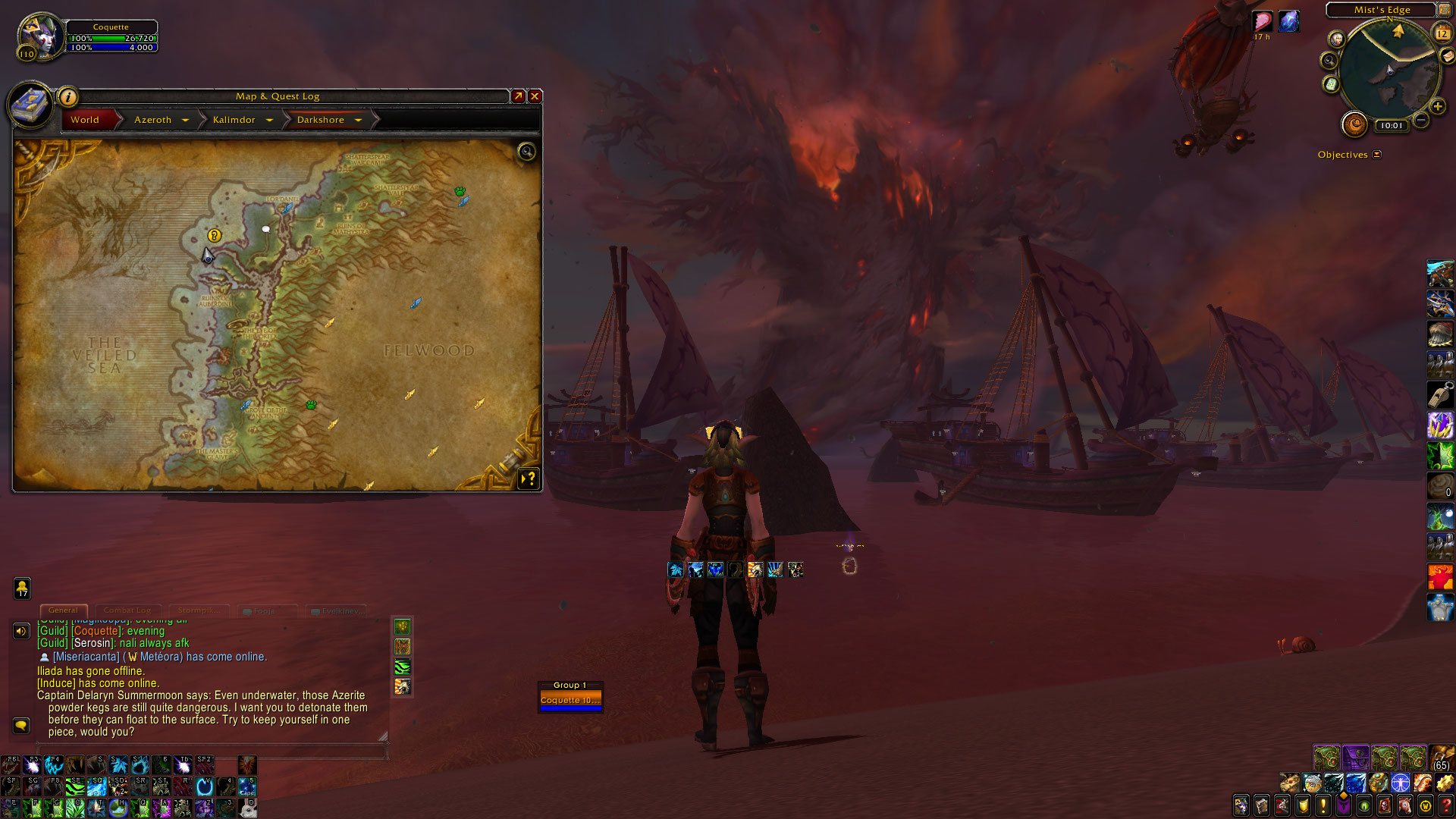Collapse the Objectives tracker
Image resolution: width=1456 pixels, height=819 pixels.
coord(1377,155)
